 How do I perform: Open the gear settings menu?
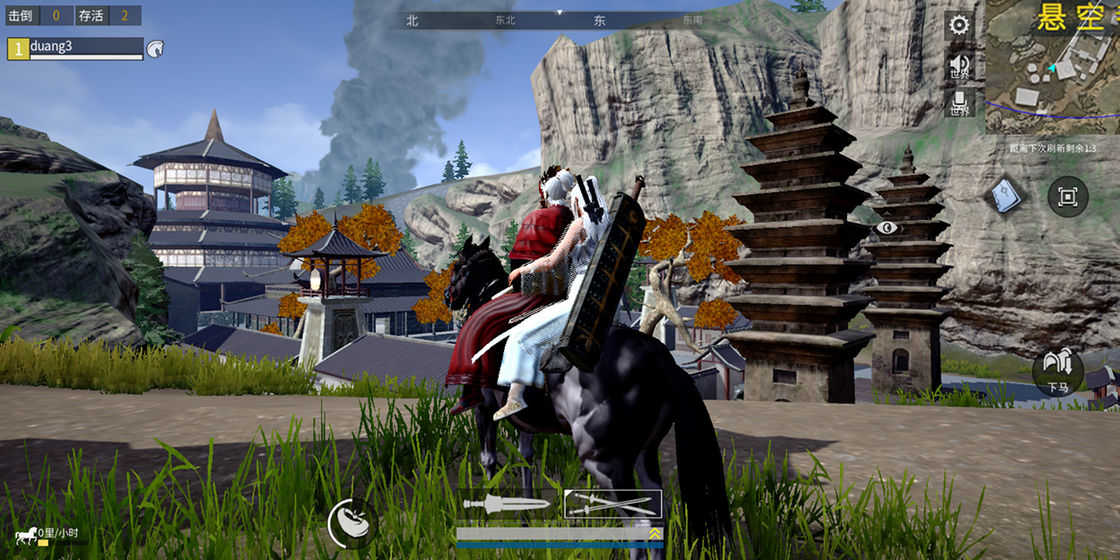(x=959, y=25)
